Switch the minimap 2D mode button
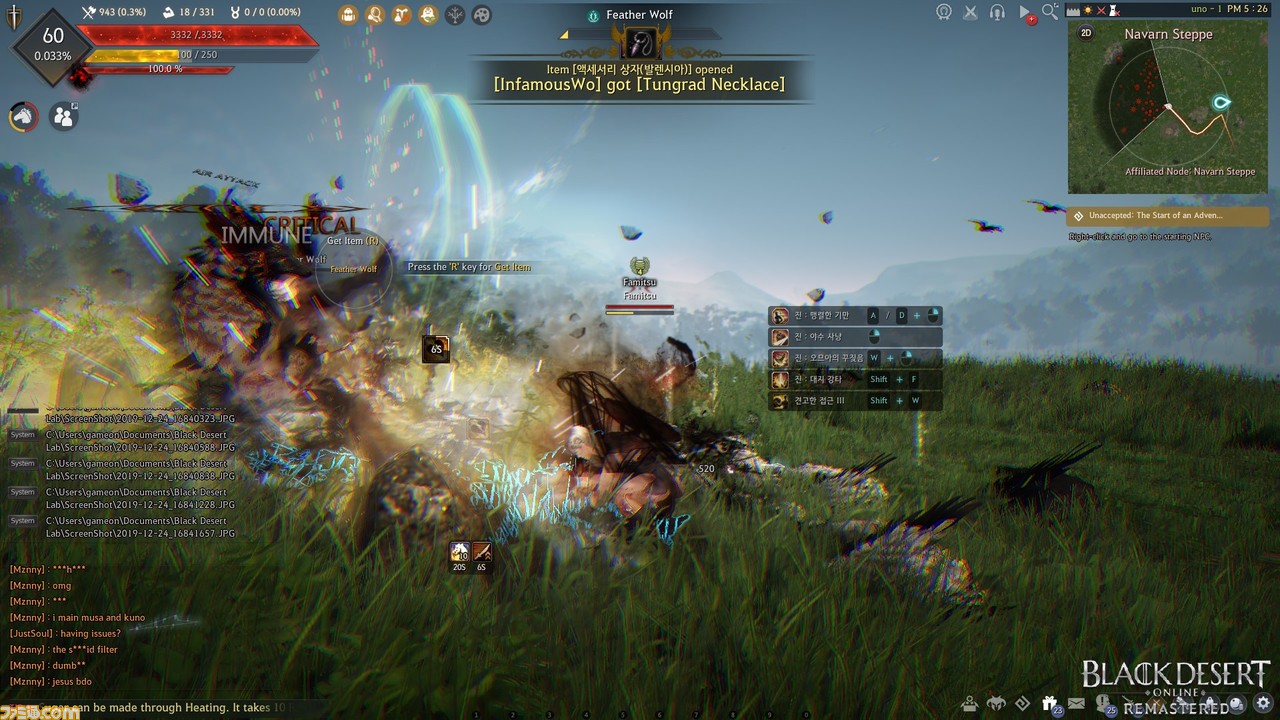Image resolution: width=1280 pixels, height=720 pixels. (1086, 33)
